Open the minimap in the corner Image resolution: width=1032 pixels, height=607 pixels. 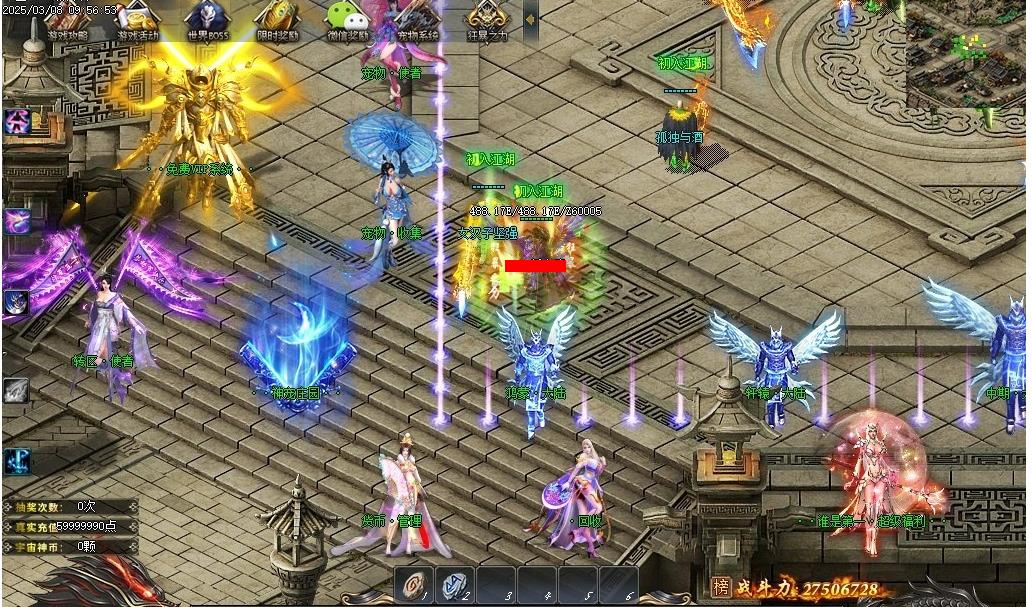966,55
